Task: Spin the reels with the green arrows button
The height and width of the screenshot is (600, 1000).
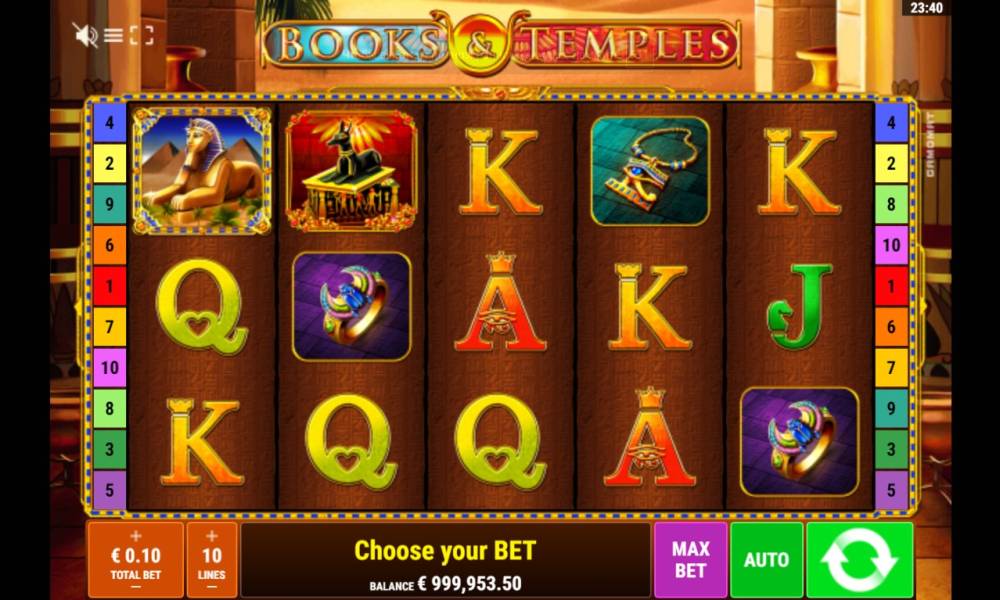Action: pos(860,560)
